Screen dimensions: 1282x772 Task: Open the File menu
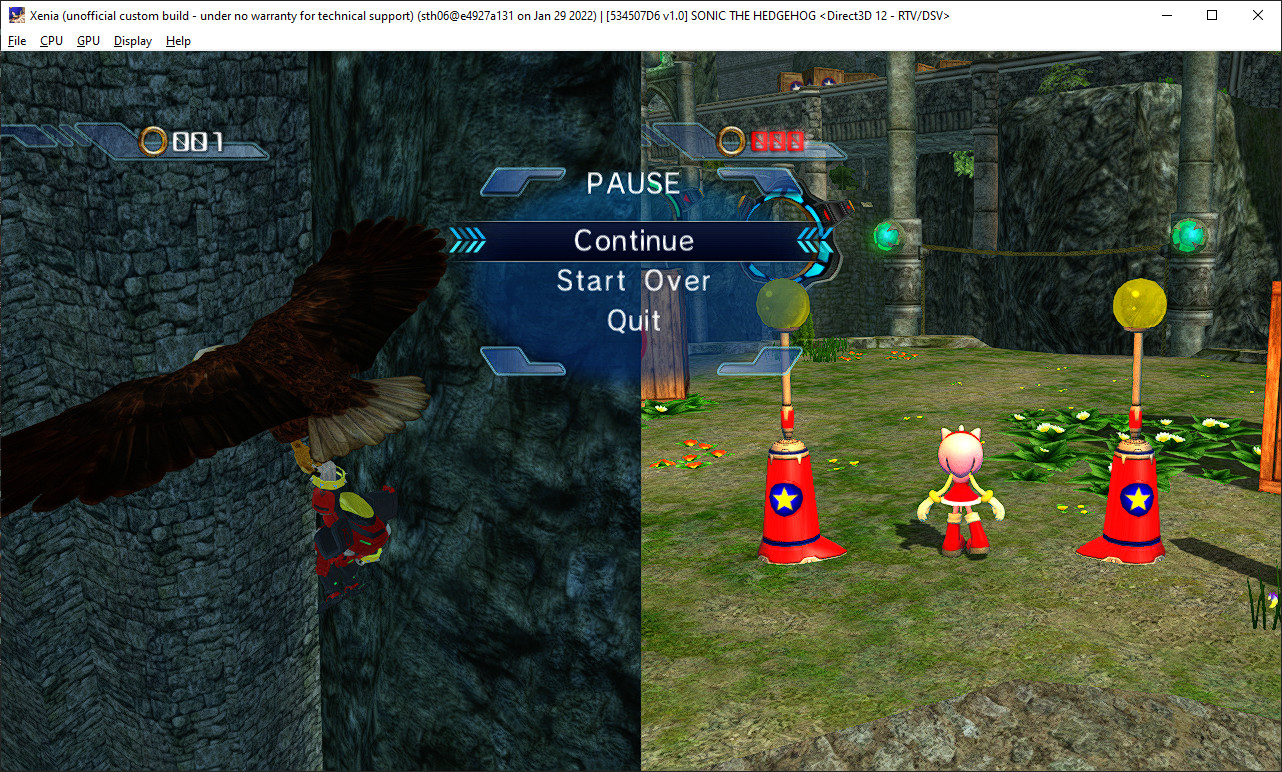coord(16,41)
